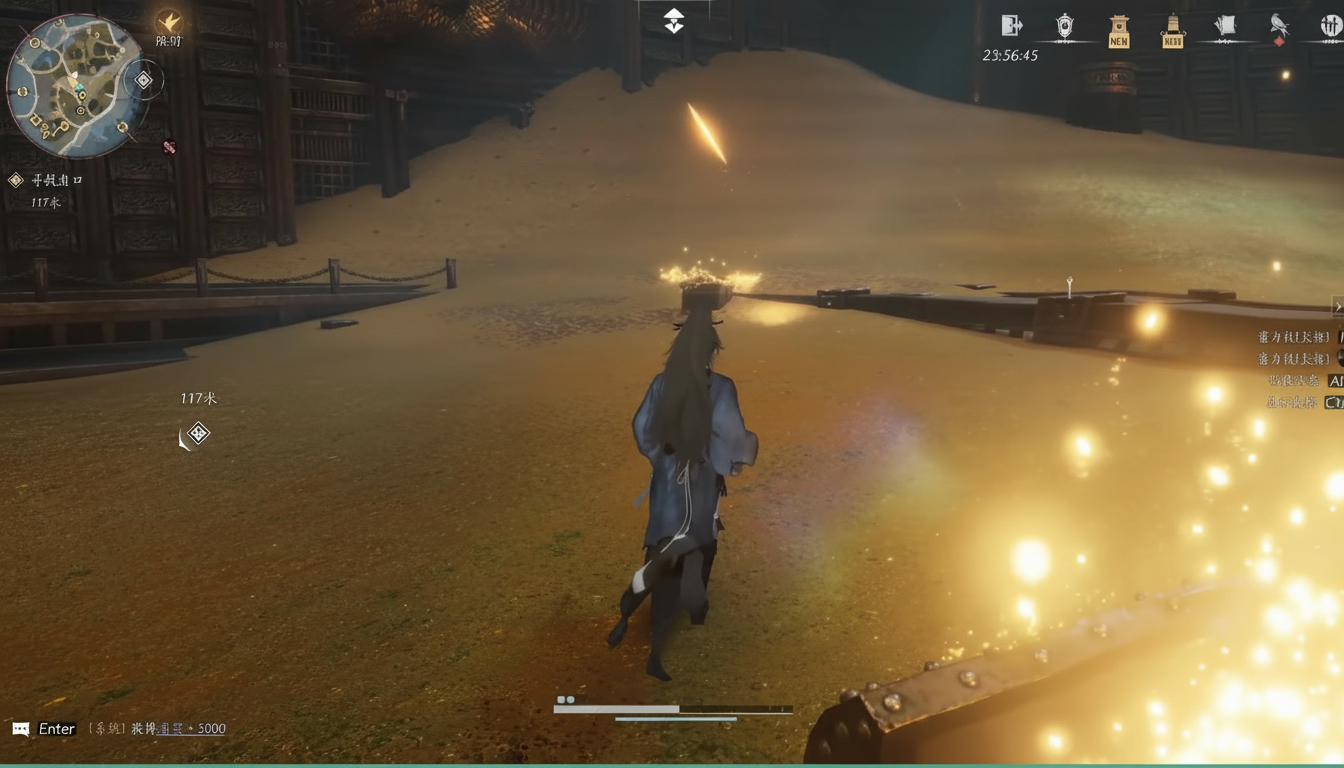The height and width of the screenshot is (768, 1344).
Task: Expand the double-arrow indicator at the top center
Action: 674,21
